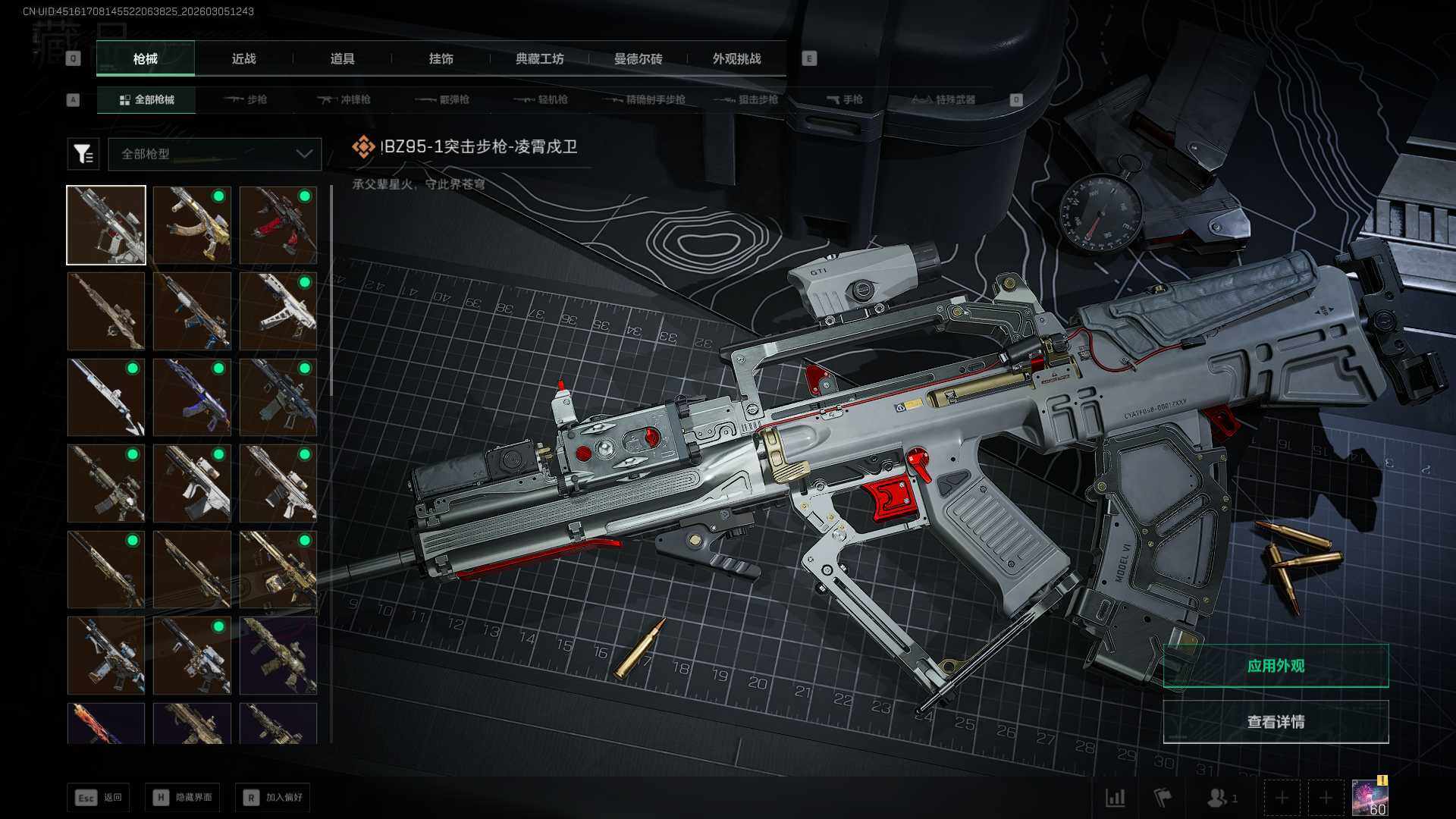The height and width of the screenshot is (819, 1456).
Task: Switch to the 近战 melee tab
Action: coord(243,58)
